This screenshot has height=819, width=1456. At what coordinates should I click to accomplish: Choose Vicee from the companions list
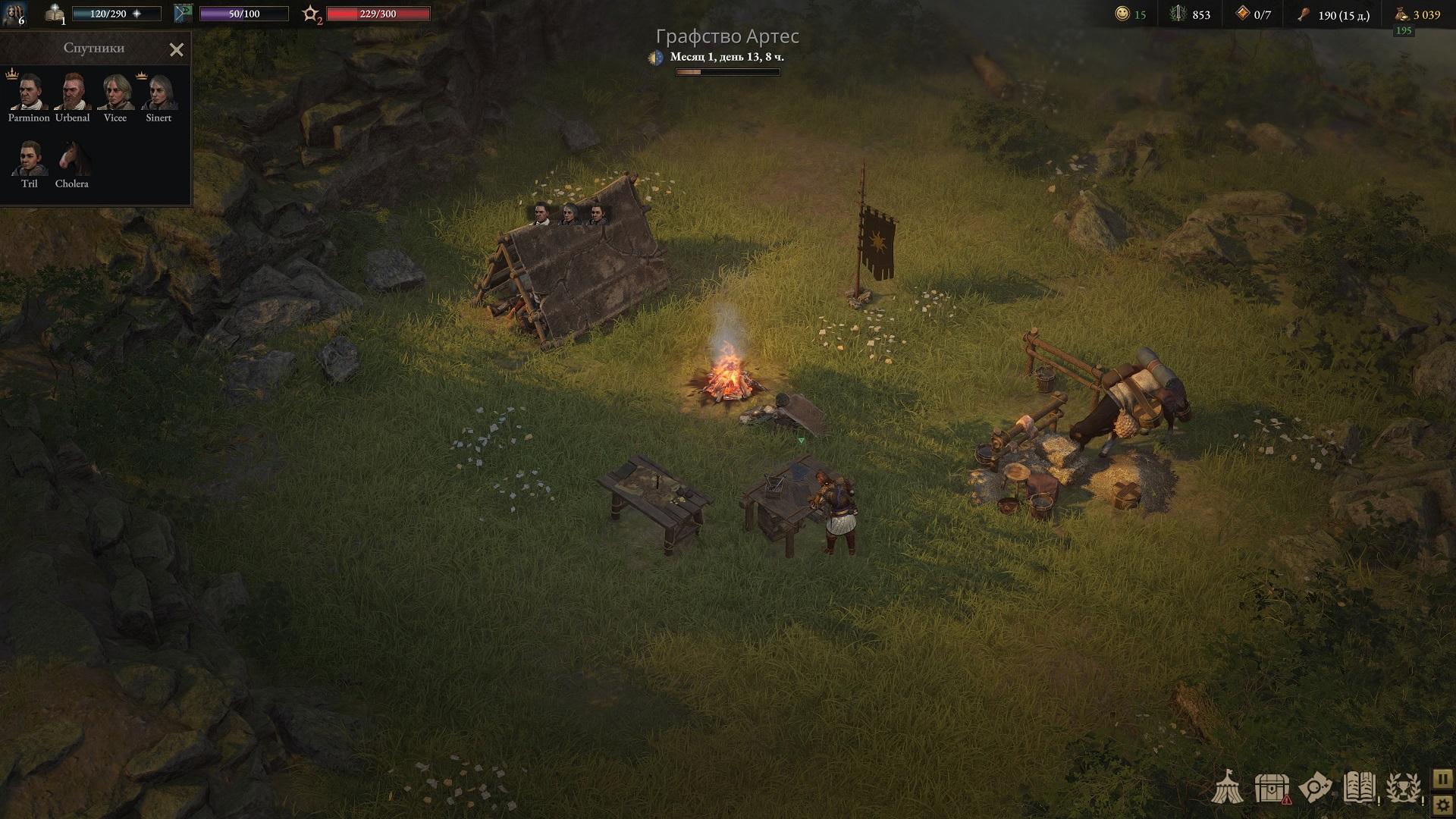point(115,92)
